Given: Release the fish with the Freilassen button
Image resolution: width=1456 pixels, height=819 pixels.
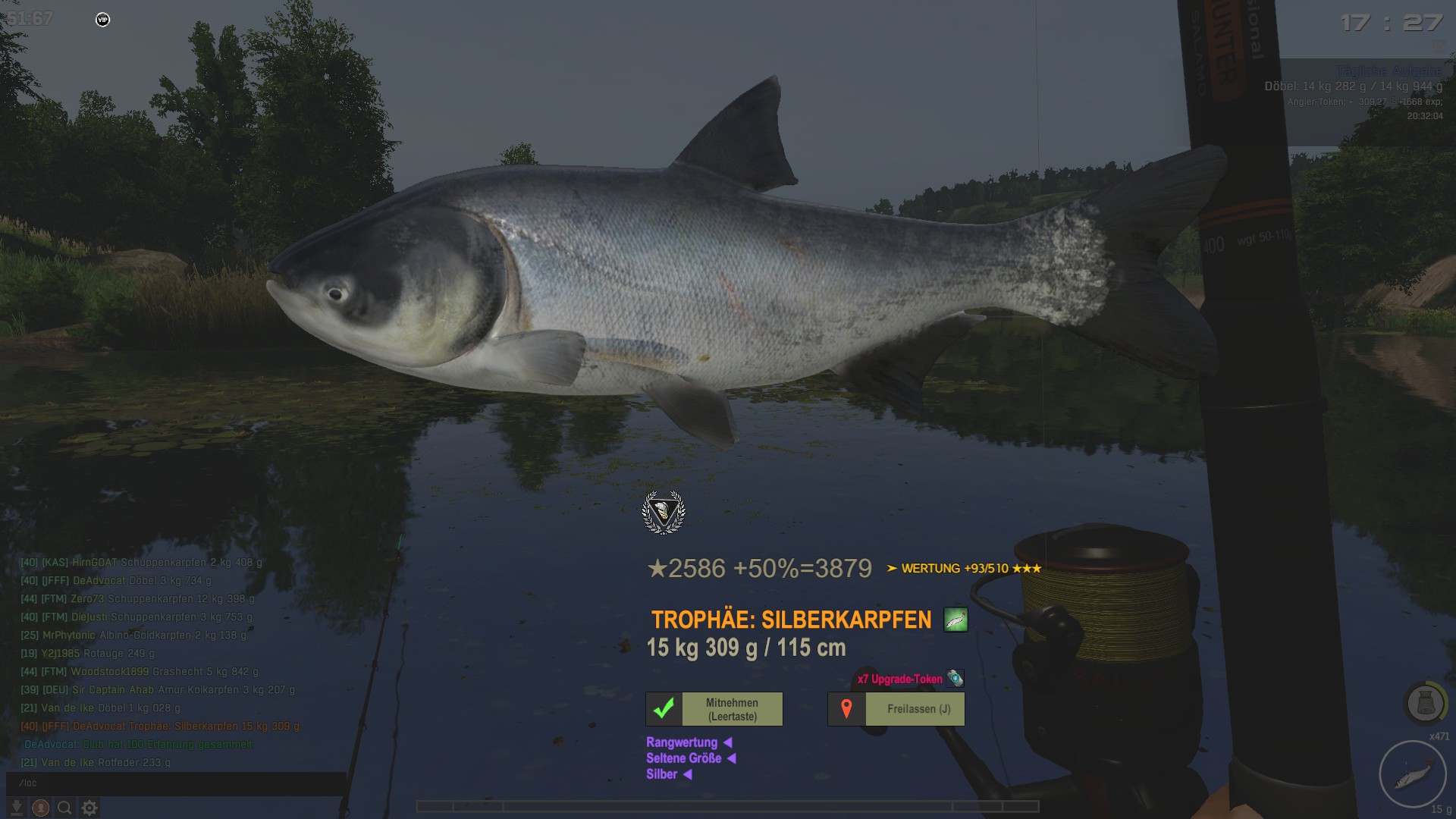Looking at the screenshot, I should (x=896, y=710).
